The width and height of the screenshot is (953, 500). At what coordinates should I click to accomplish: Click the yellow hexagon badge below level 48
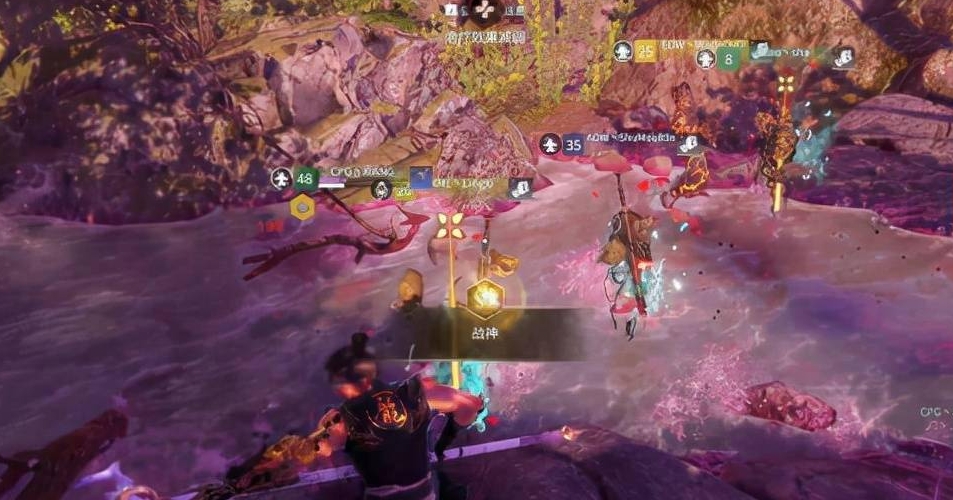pos(301,208)
